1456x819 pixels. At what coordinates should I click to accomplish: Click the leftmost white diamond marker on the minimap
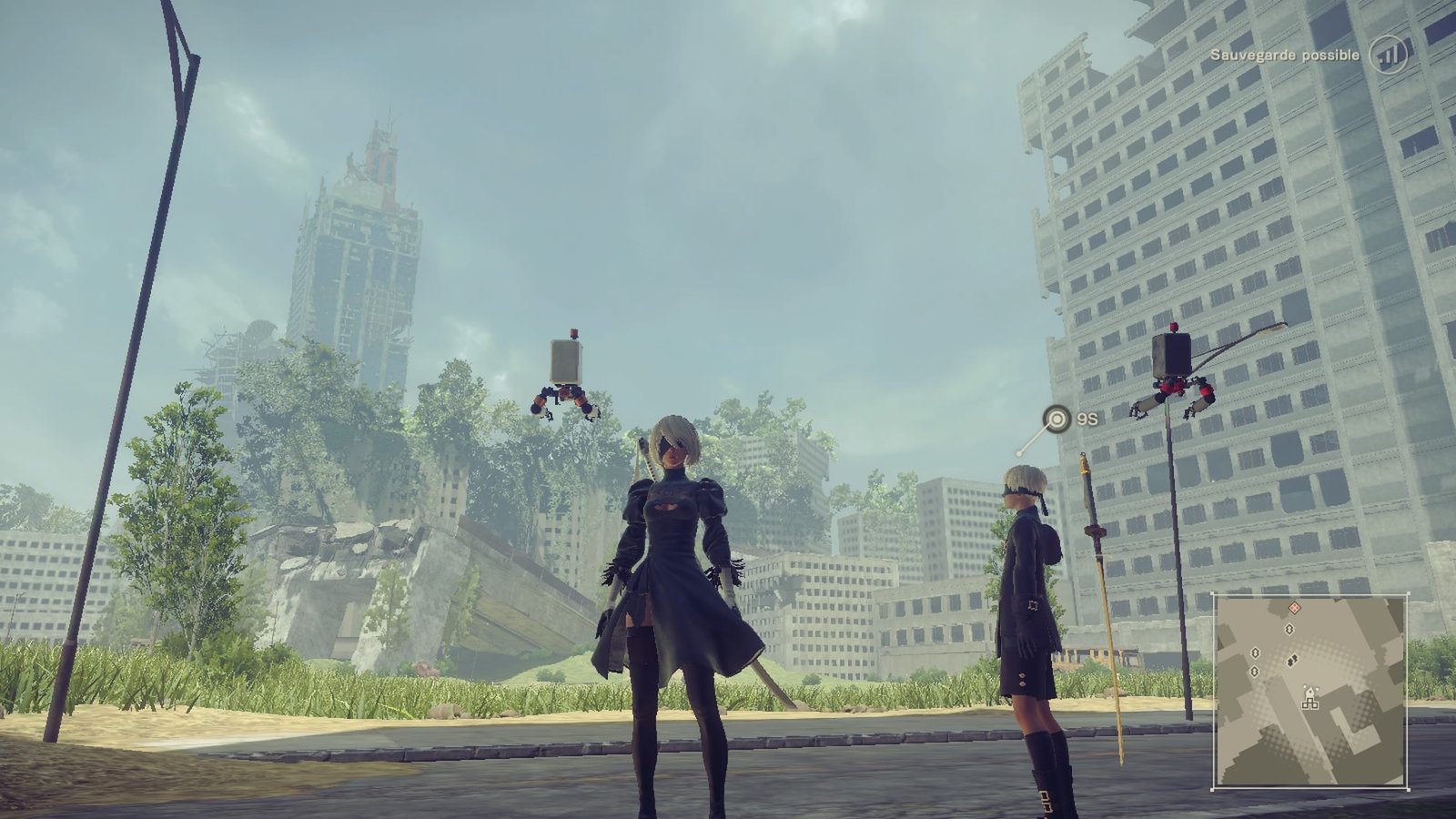pyautogui.click(x=1255, y=652)
